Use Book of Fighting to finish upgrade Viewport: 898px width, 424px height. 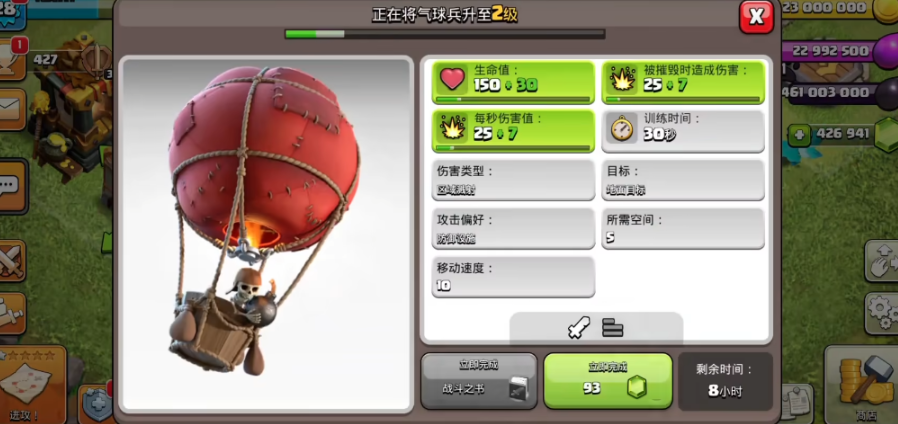pos(479,381)
